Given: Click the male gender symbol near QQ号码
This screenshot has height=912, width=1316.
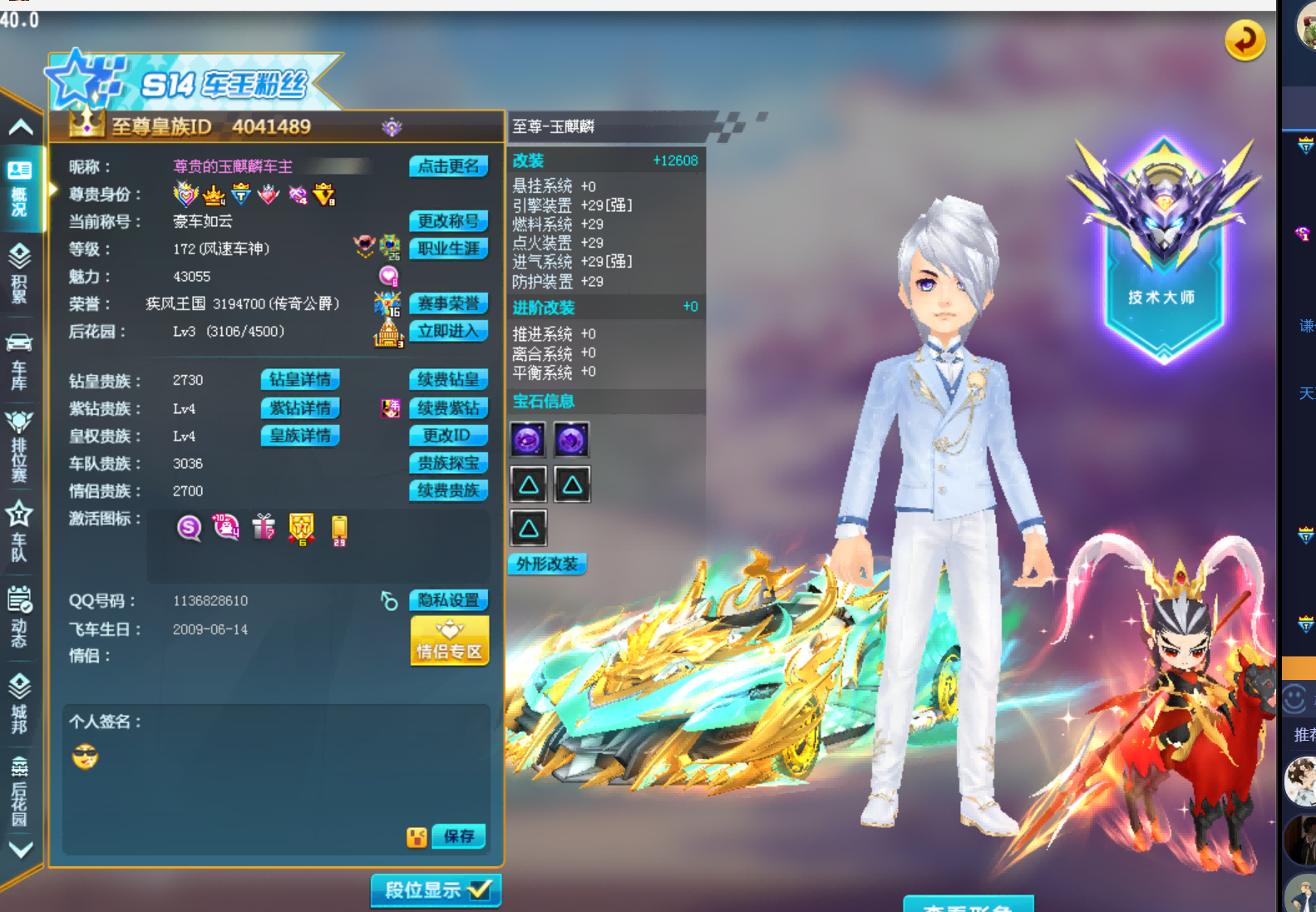Looking at the screenshot, I should click(387, 600).
